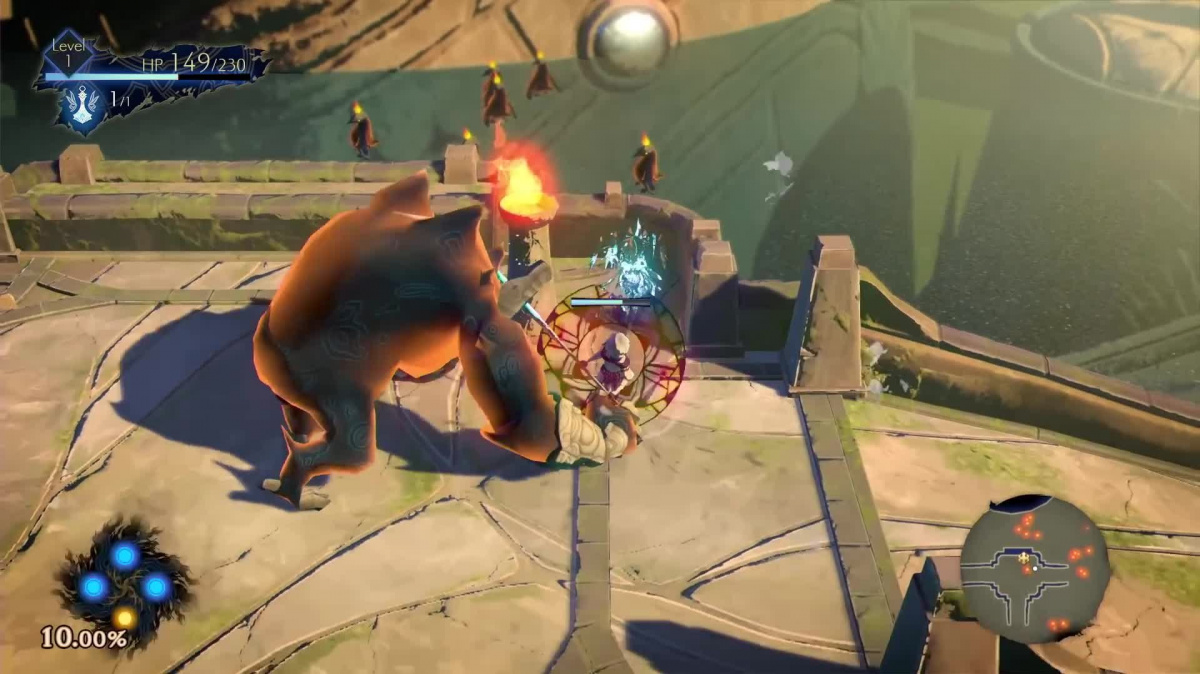Click the Level 1 diamond badge
Image resolution: width=1200 pixels, height=674 pixels.
pyautogui.click(x=70, y=54)
